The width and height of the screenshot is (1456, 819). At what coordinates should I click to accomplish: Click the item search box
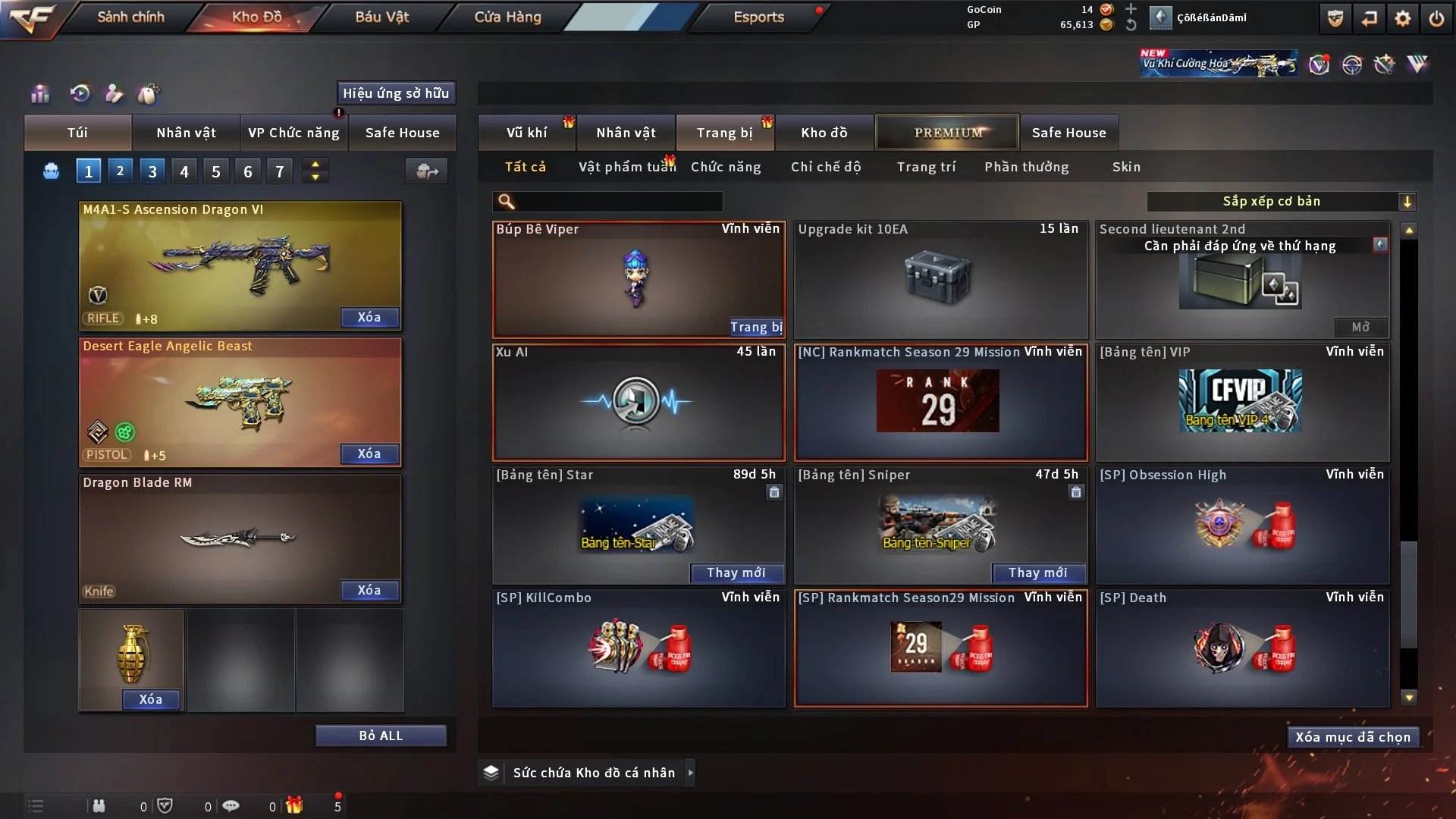pos(618,202)
